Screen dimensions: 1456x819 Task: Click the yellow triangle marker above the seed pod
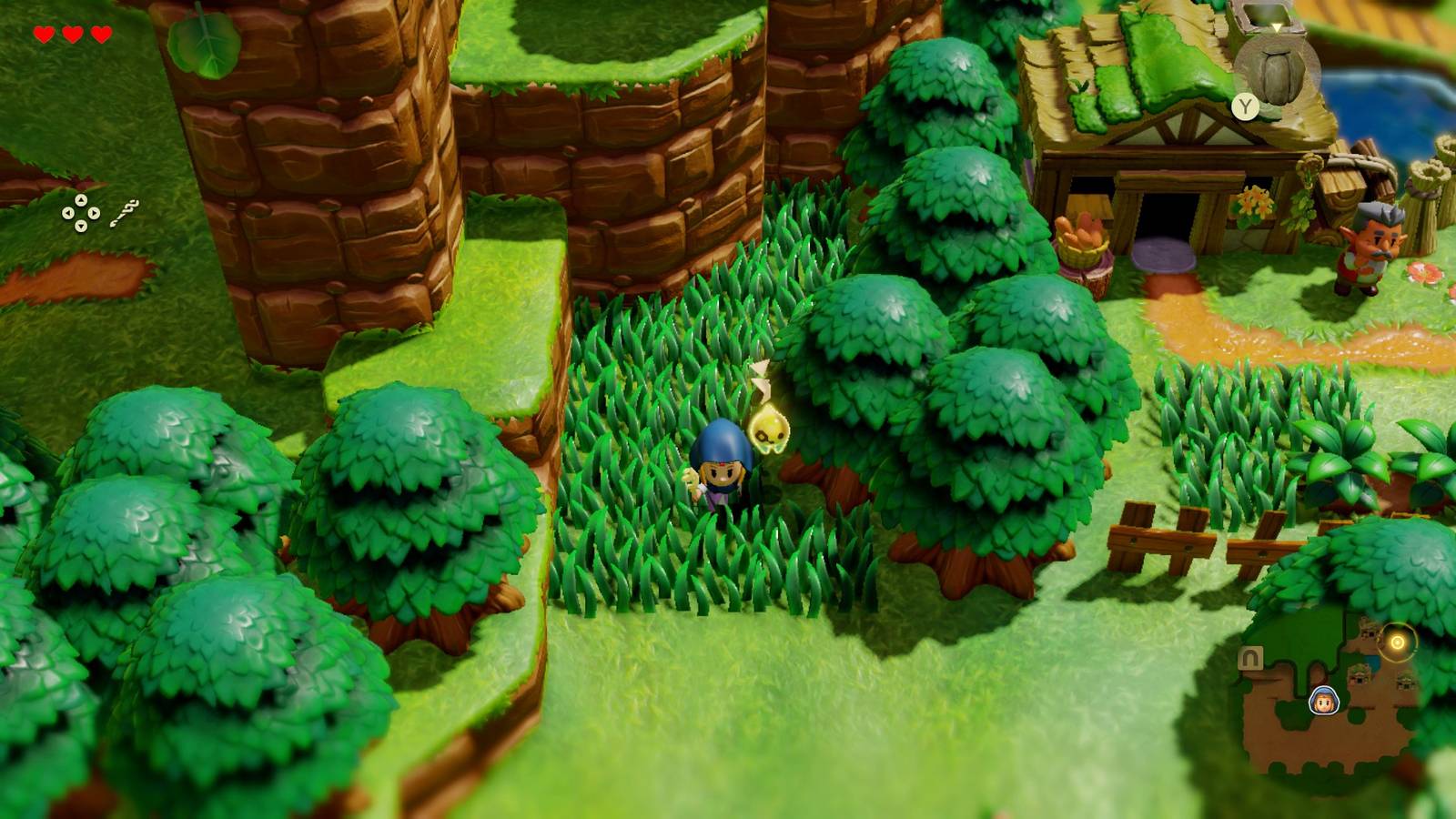tap(1276, 28)
